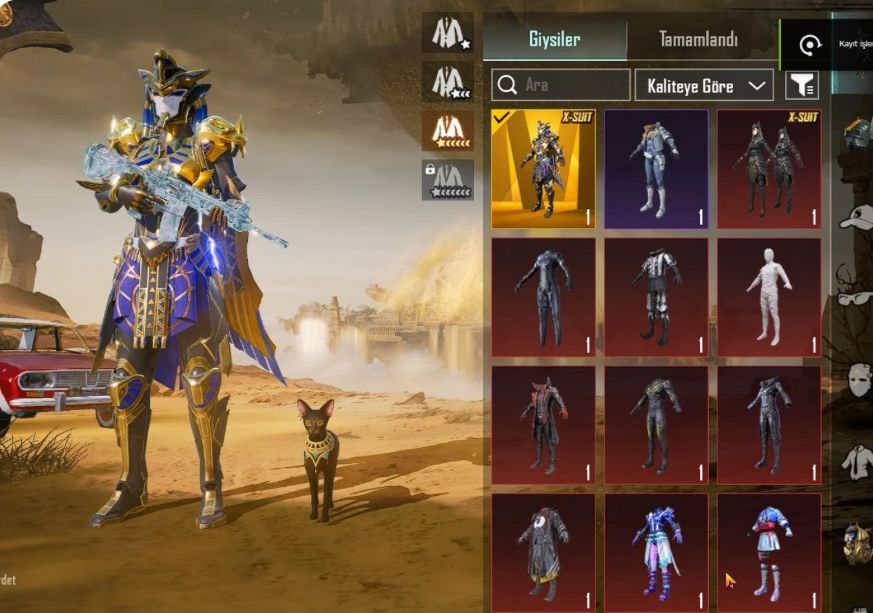Select the equipped golden X-Suit outfit

(x=543, y=169)
